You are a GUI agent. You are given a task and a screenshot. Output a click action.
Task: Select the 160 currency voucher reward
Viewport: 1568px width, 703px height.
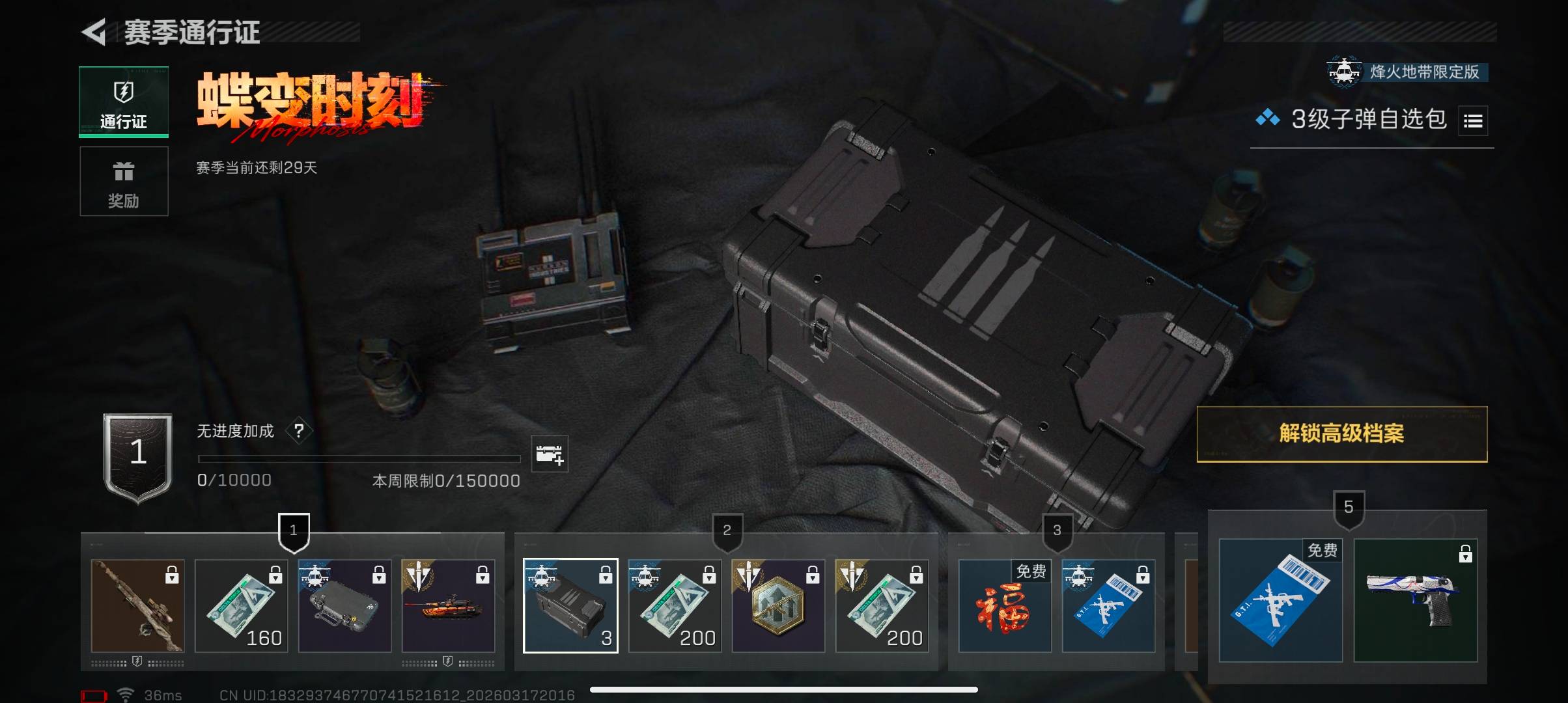[242, 606]
